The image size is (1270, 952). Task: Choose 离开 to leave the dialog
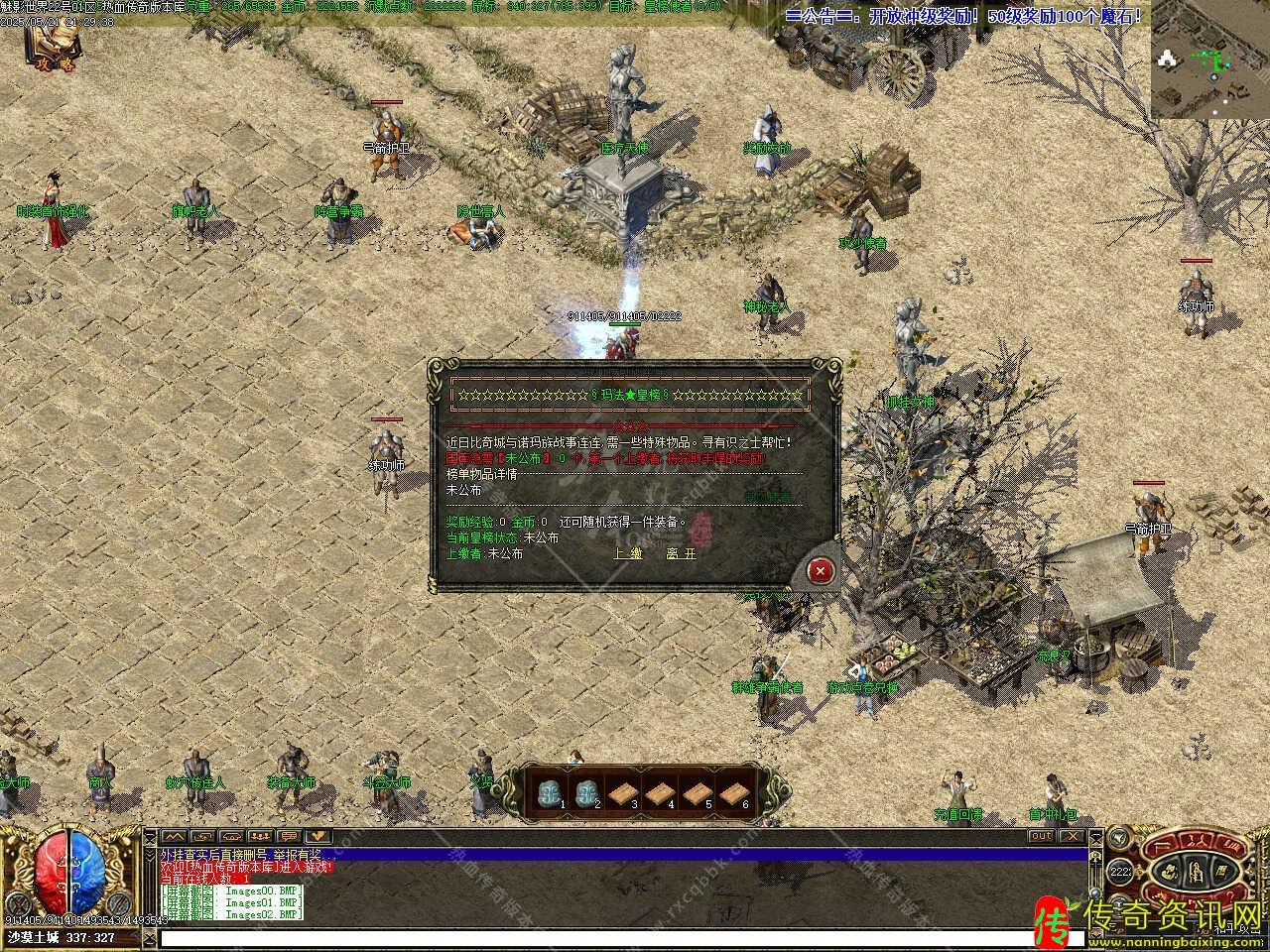pos(682,553)
